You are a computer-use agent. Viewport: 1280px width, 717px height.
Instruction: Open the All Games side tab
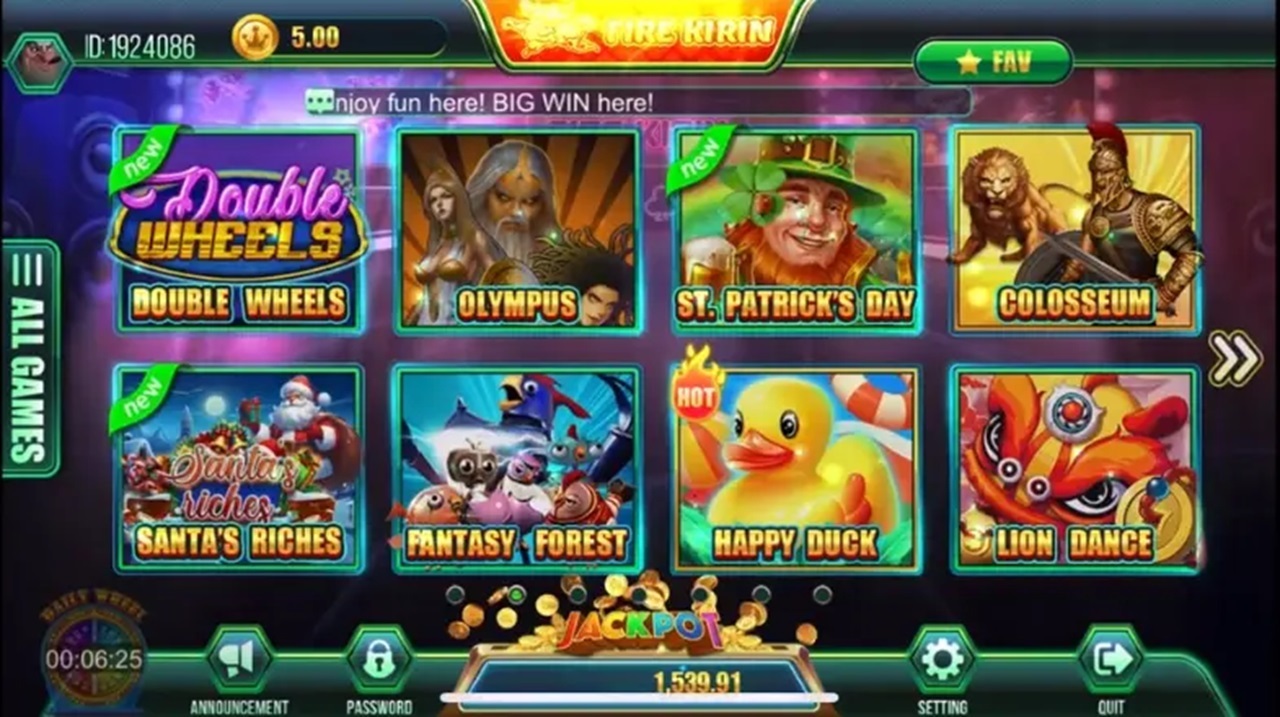[x=31, y=358]
